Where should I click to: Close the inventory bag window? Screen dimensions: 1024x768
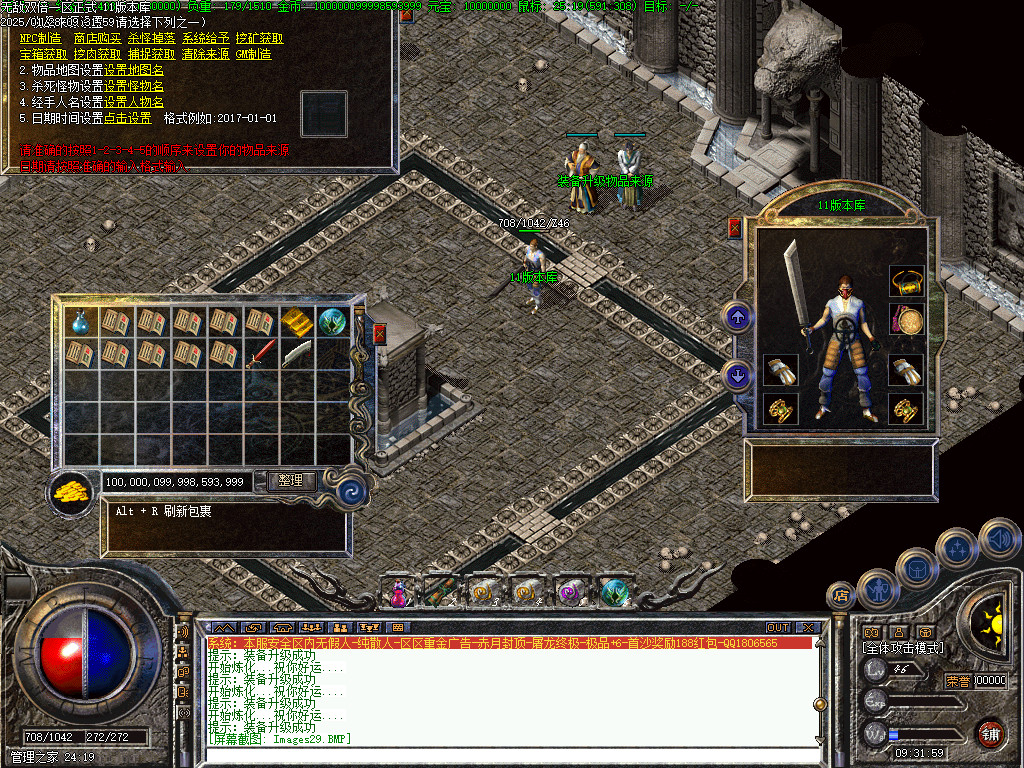point(379,334)
